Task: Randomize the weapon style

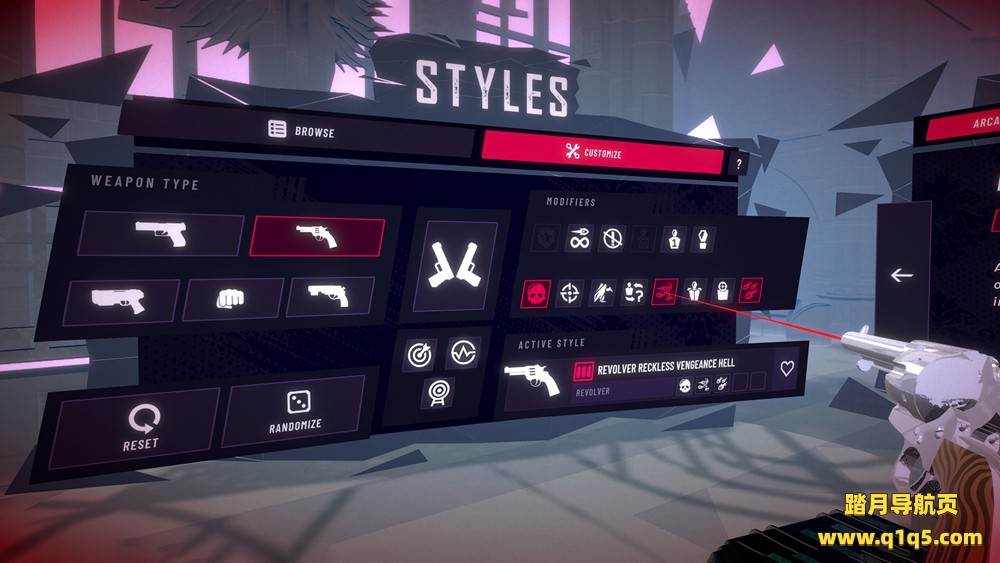Action: pos(295,410)
